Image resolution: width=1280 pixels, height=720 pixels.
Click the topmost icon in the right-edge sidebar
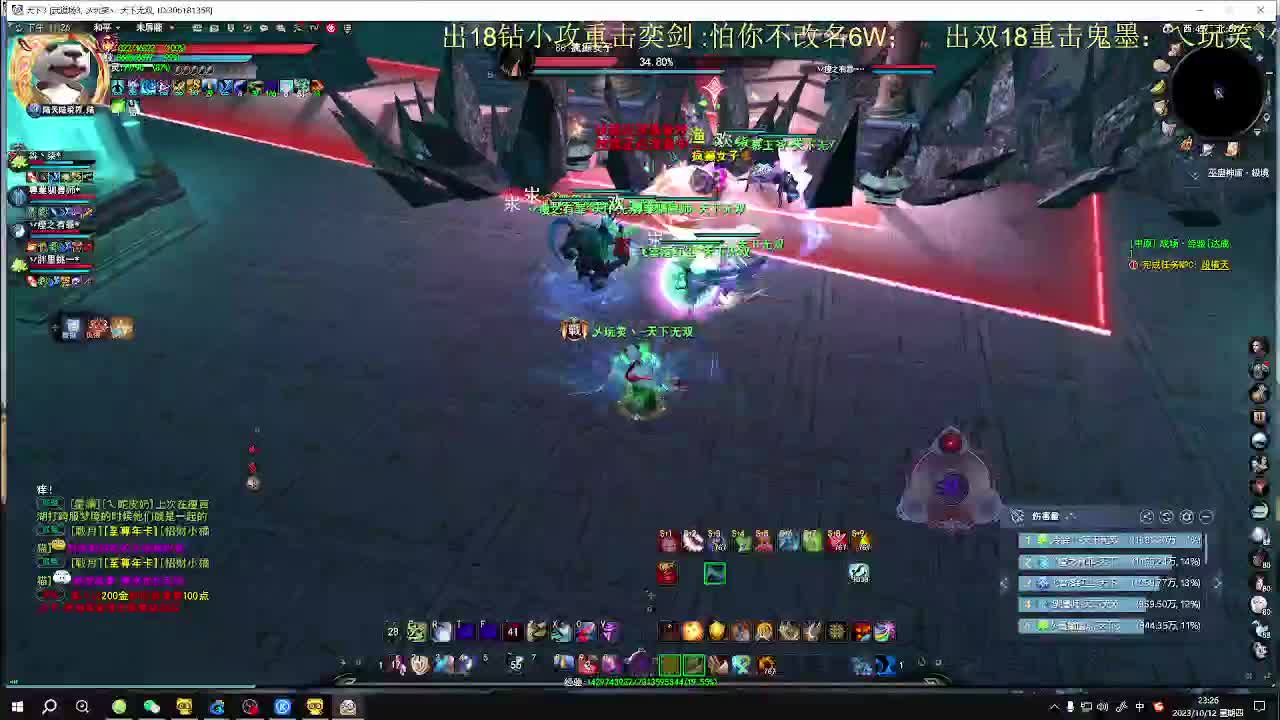pos(1259,345)
